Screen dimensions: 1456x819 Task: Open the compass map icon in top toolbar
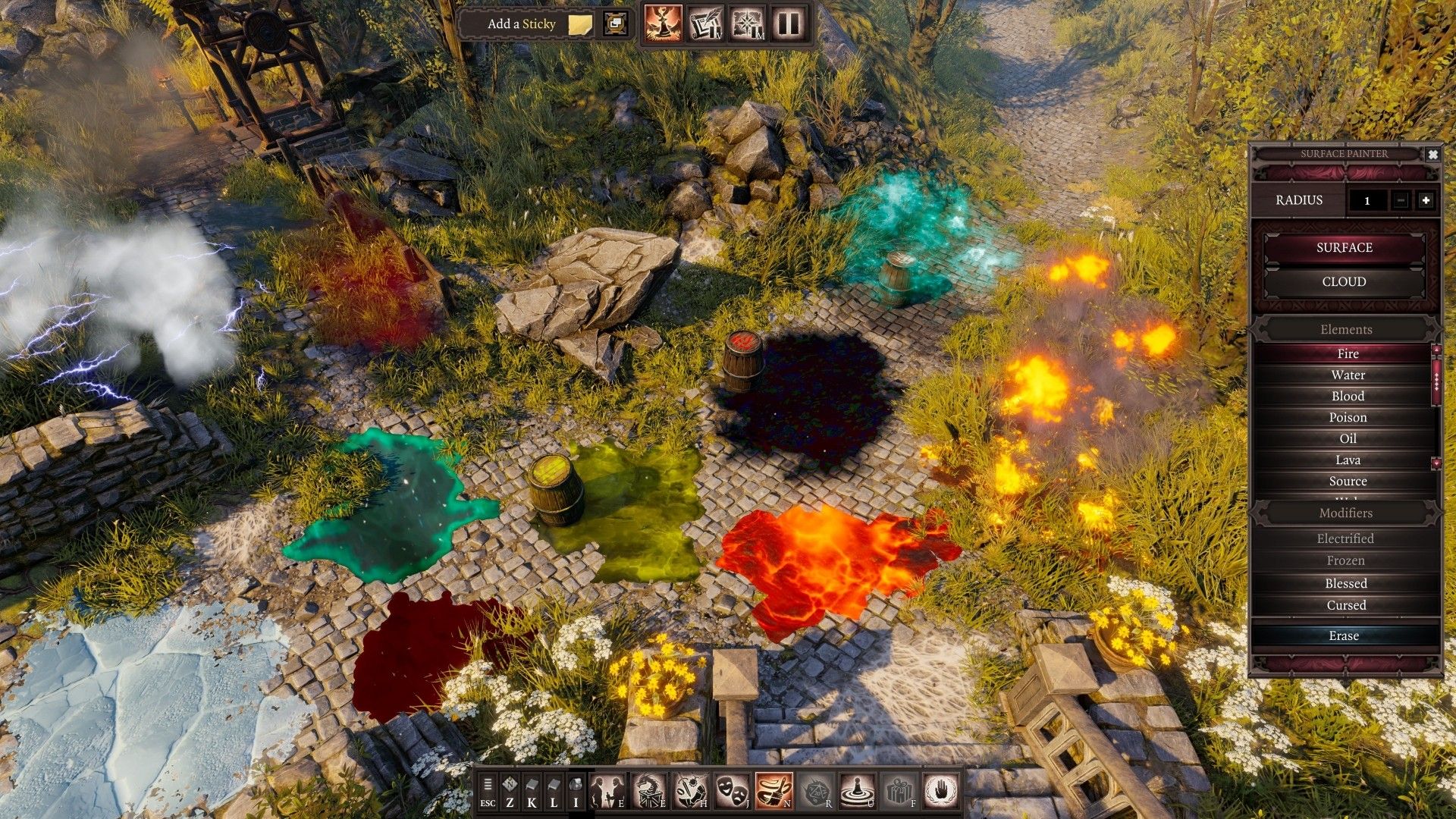(x=748, y=24)
